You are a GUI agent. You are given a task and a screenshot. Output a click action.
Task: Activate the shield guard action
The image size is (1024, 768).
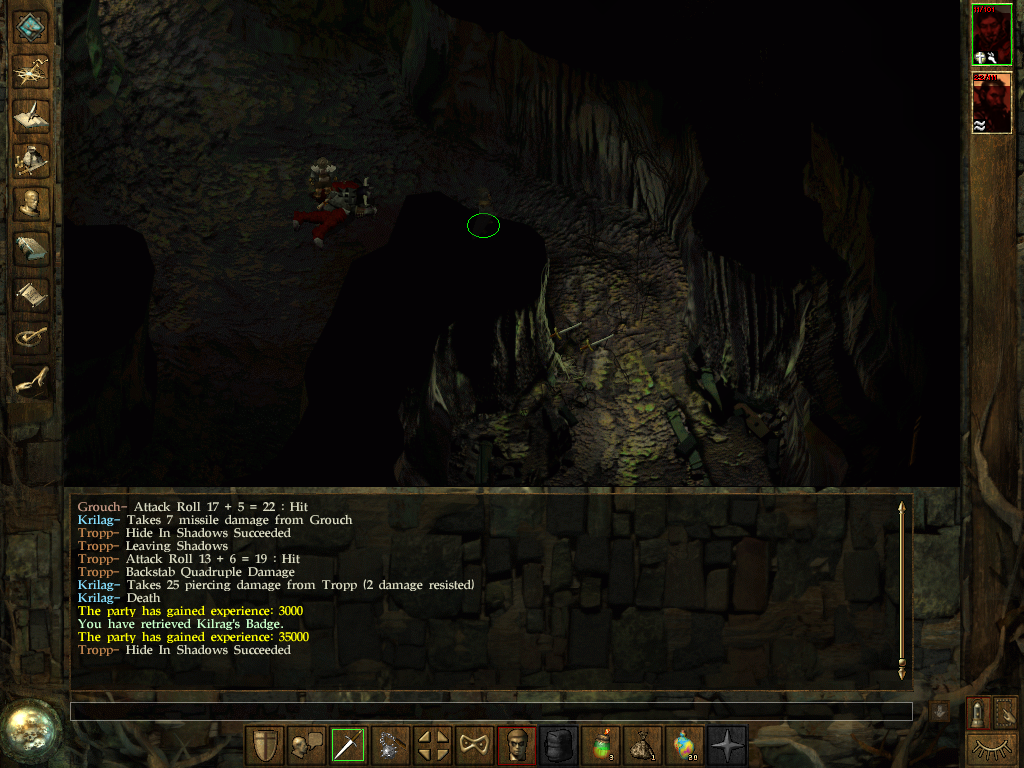coord(264,745)
